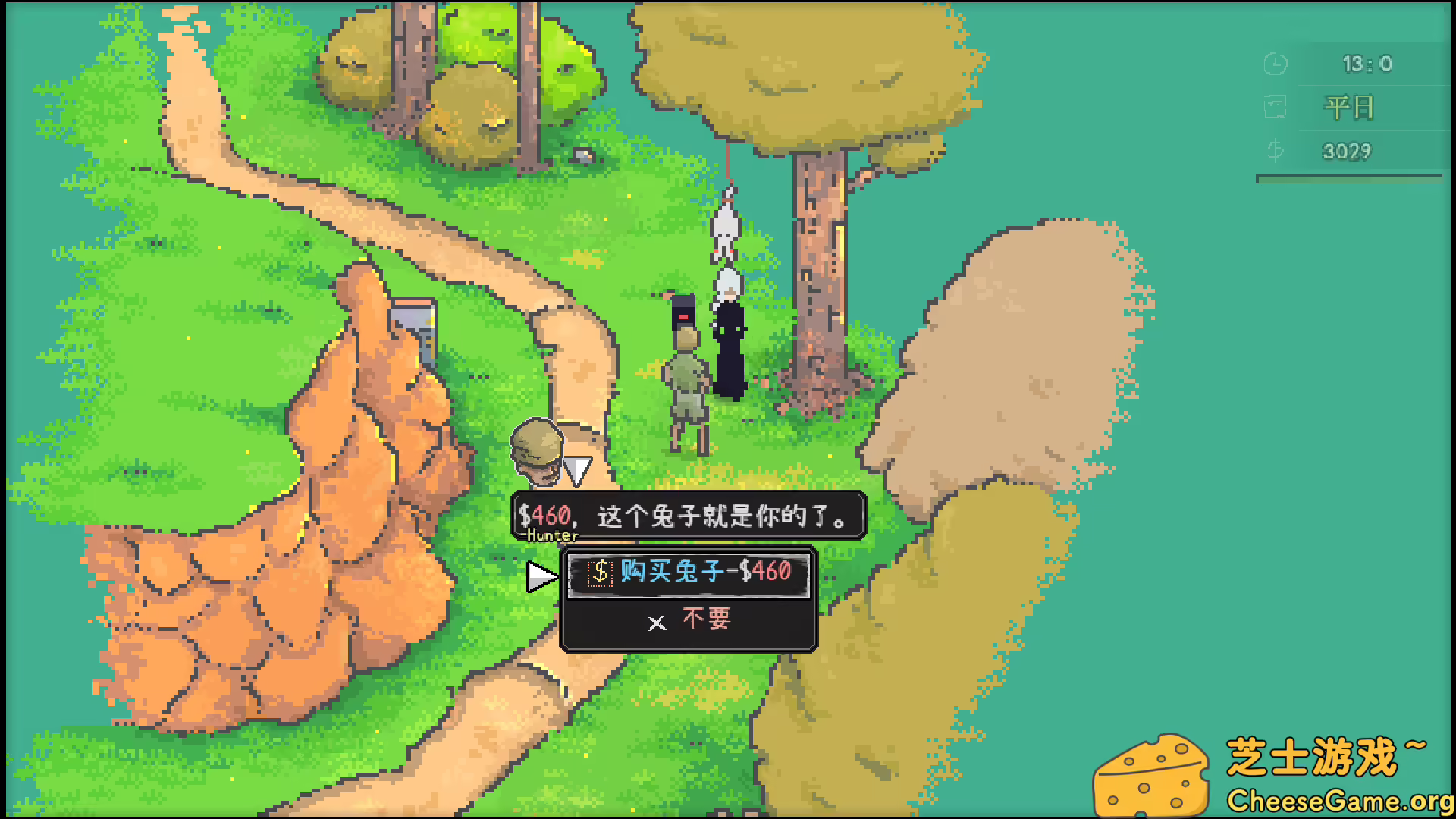
Task: Click the white arrow selector next to purchase option
Action: pos(540,575)
